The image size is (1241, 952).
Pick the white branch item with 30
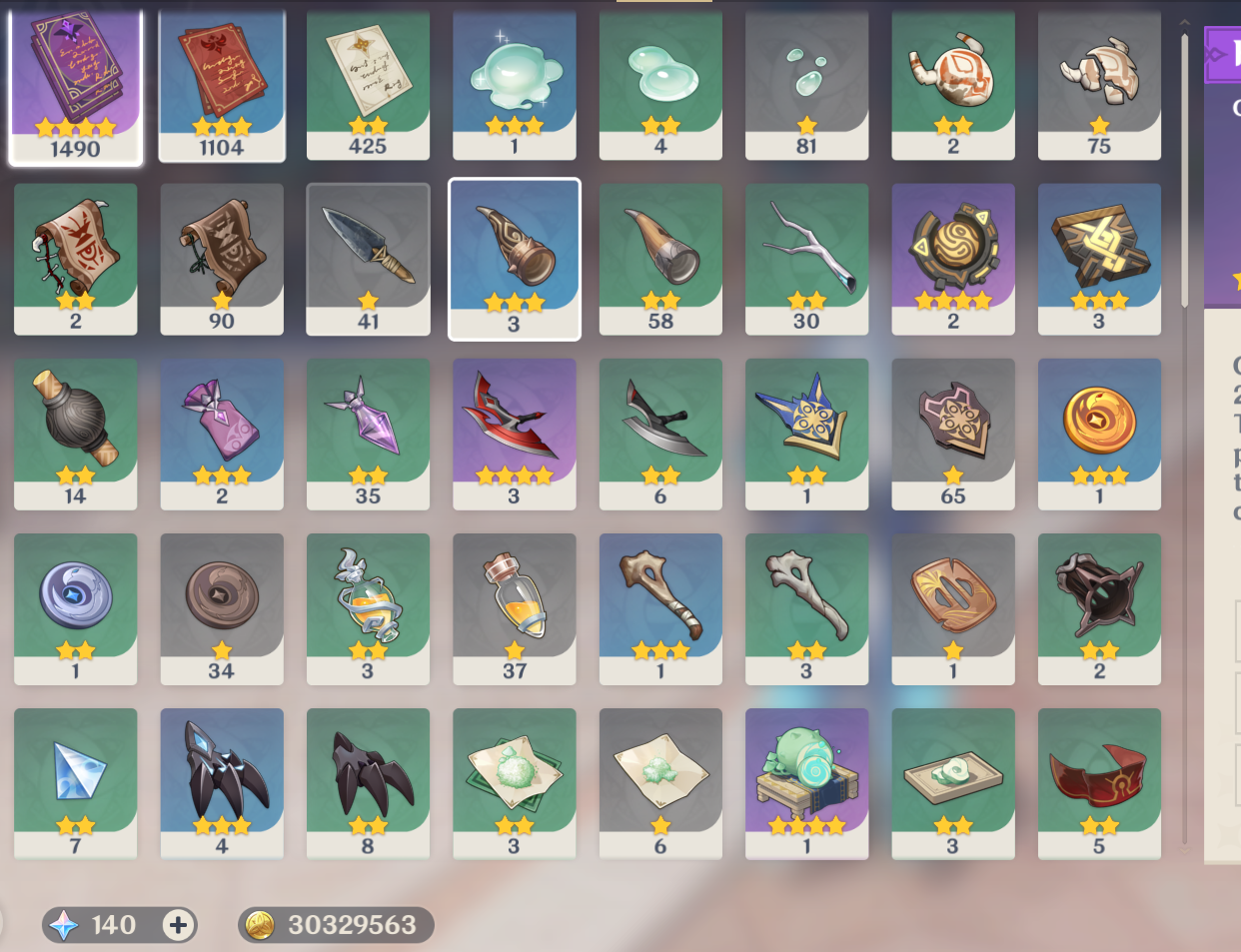806,258
